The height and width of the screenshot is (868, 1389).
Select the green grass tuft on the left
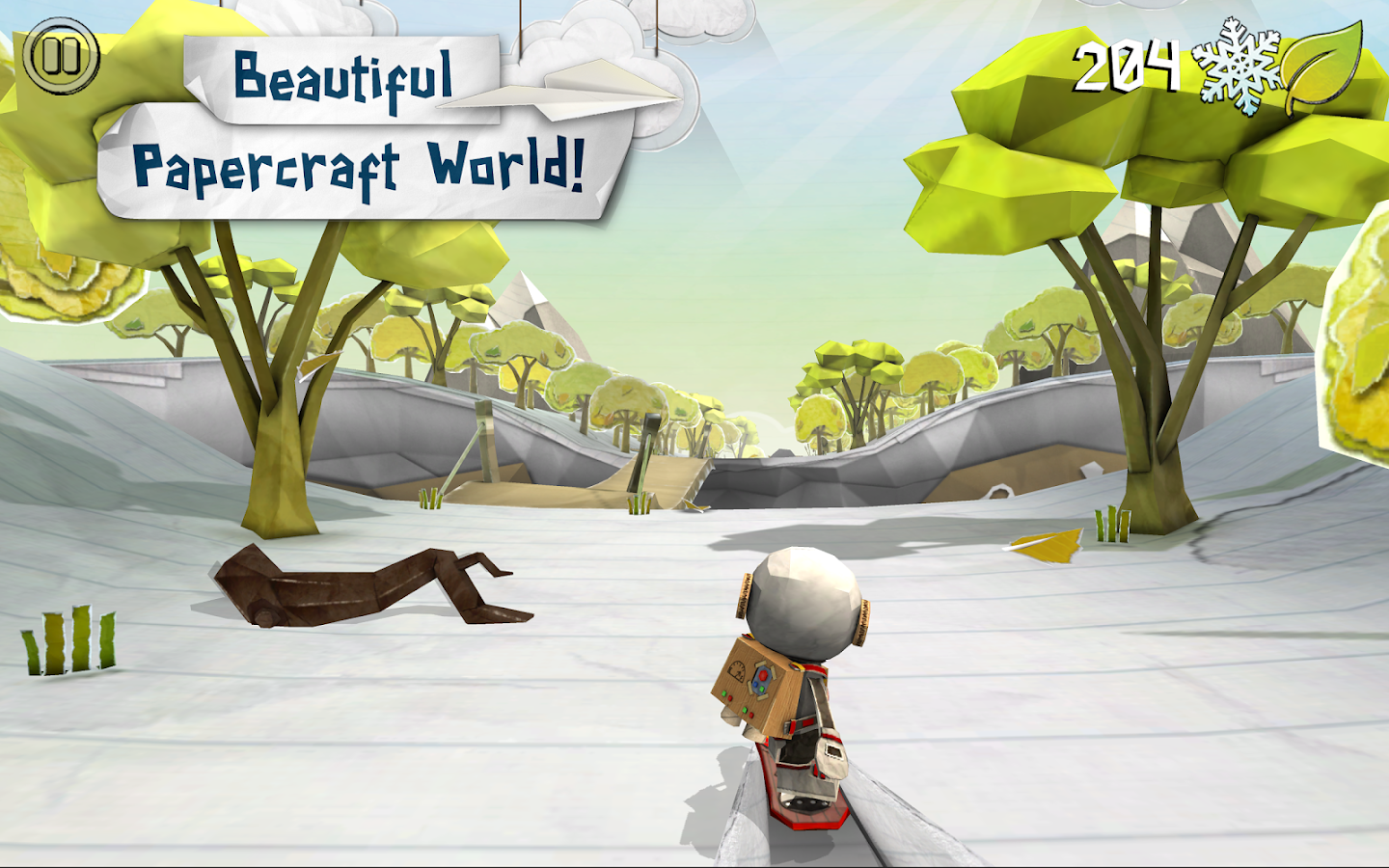tap(69, 641)
